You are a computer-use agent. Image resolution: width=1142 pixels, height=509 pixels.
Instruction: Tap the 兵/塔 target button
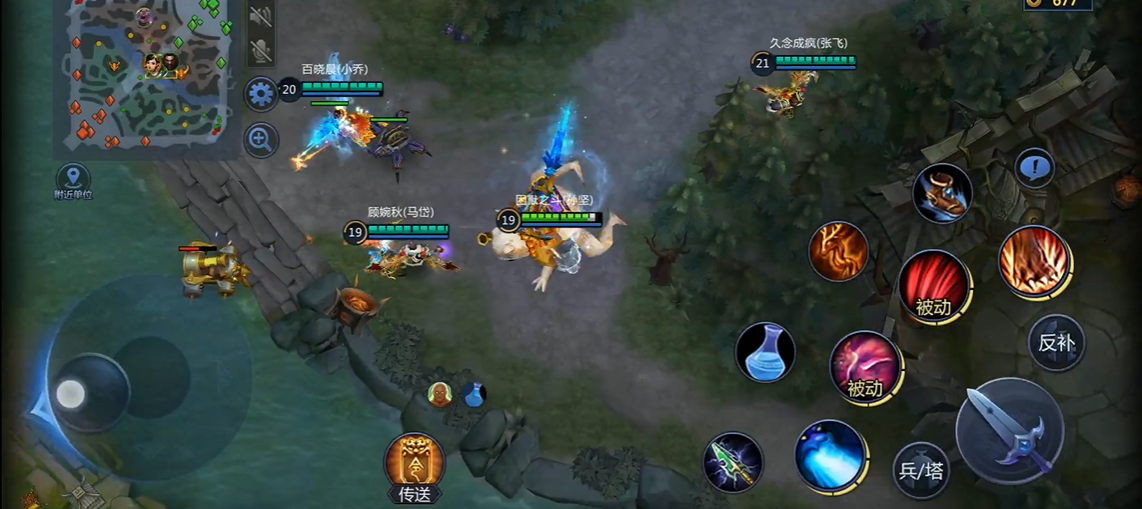pos(920,470)
